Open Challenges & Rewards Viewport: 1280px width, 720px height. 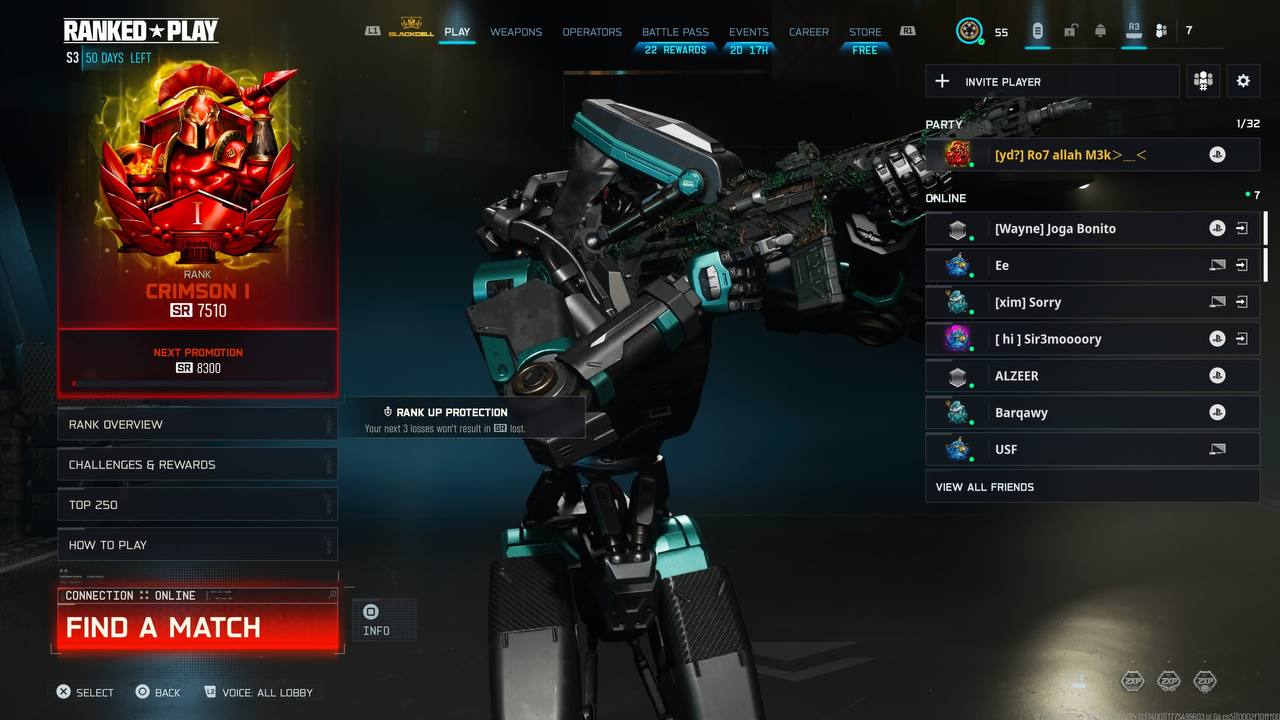click(197, 464)
